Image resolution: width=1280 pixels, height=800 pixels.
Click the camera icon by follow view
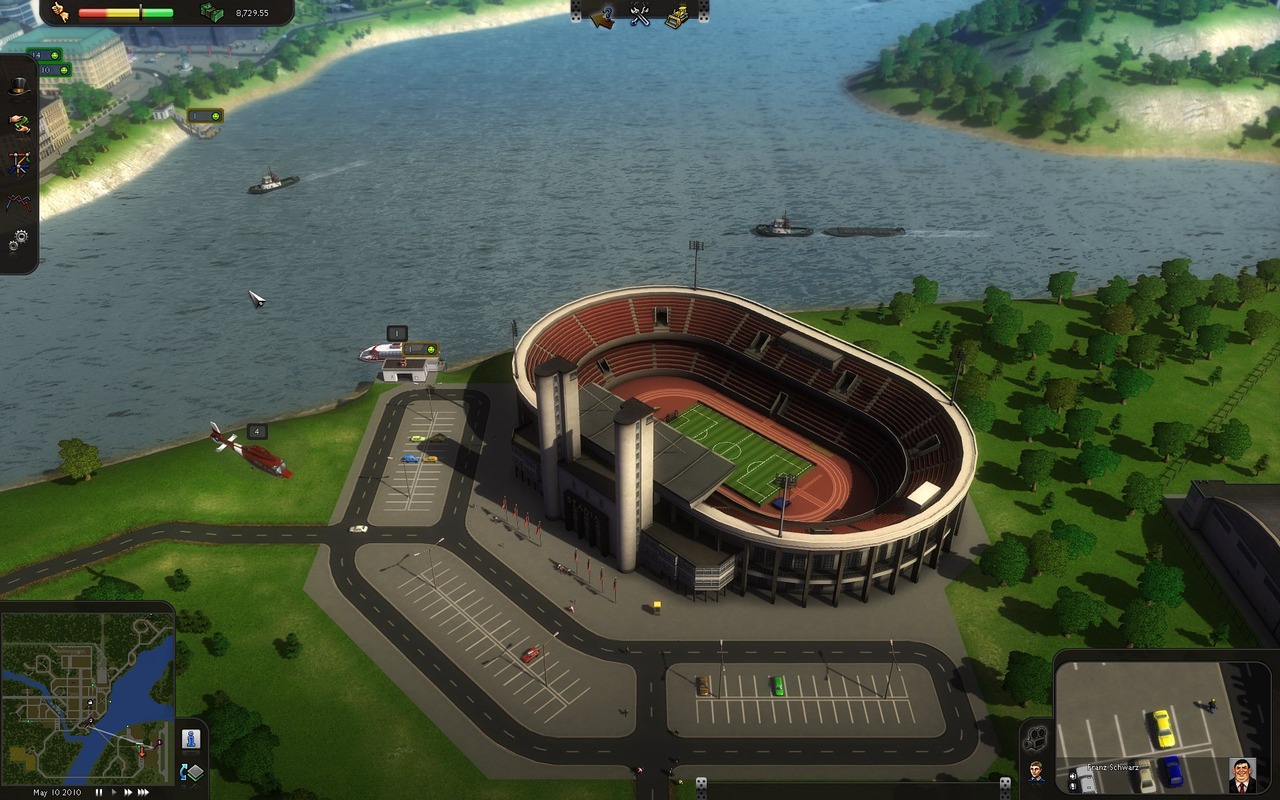1036,737
